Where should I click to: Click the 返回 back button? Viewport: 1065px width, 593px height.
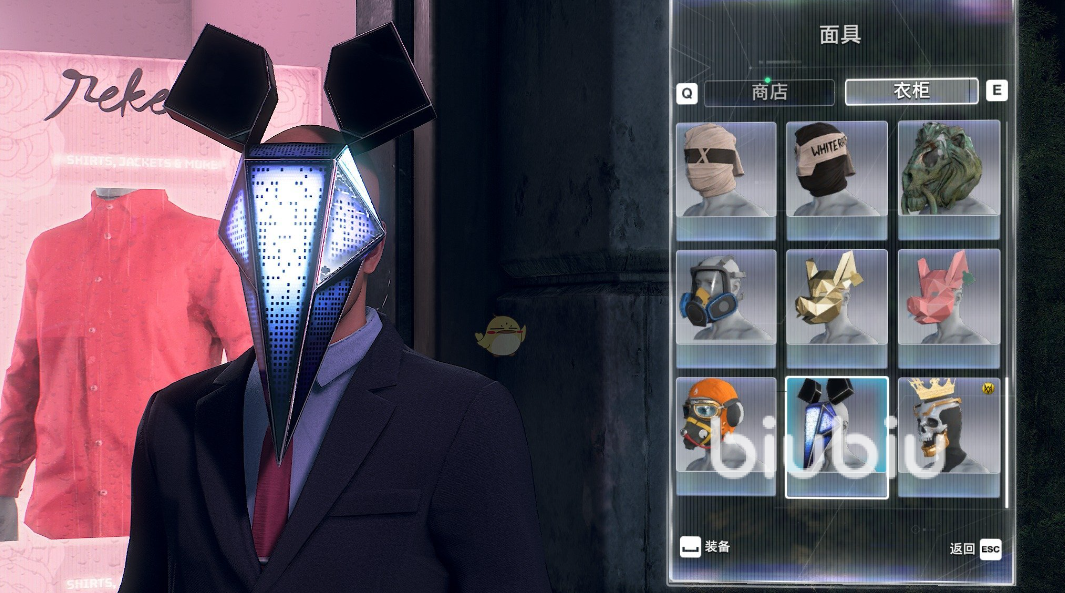(975, 549)
